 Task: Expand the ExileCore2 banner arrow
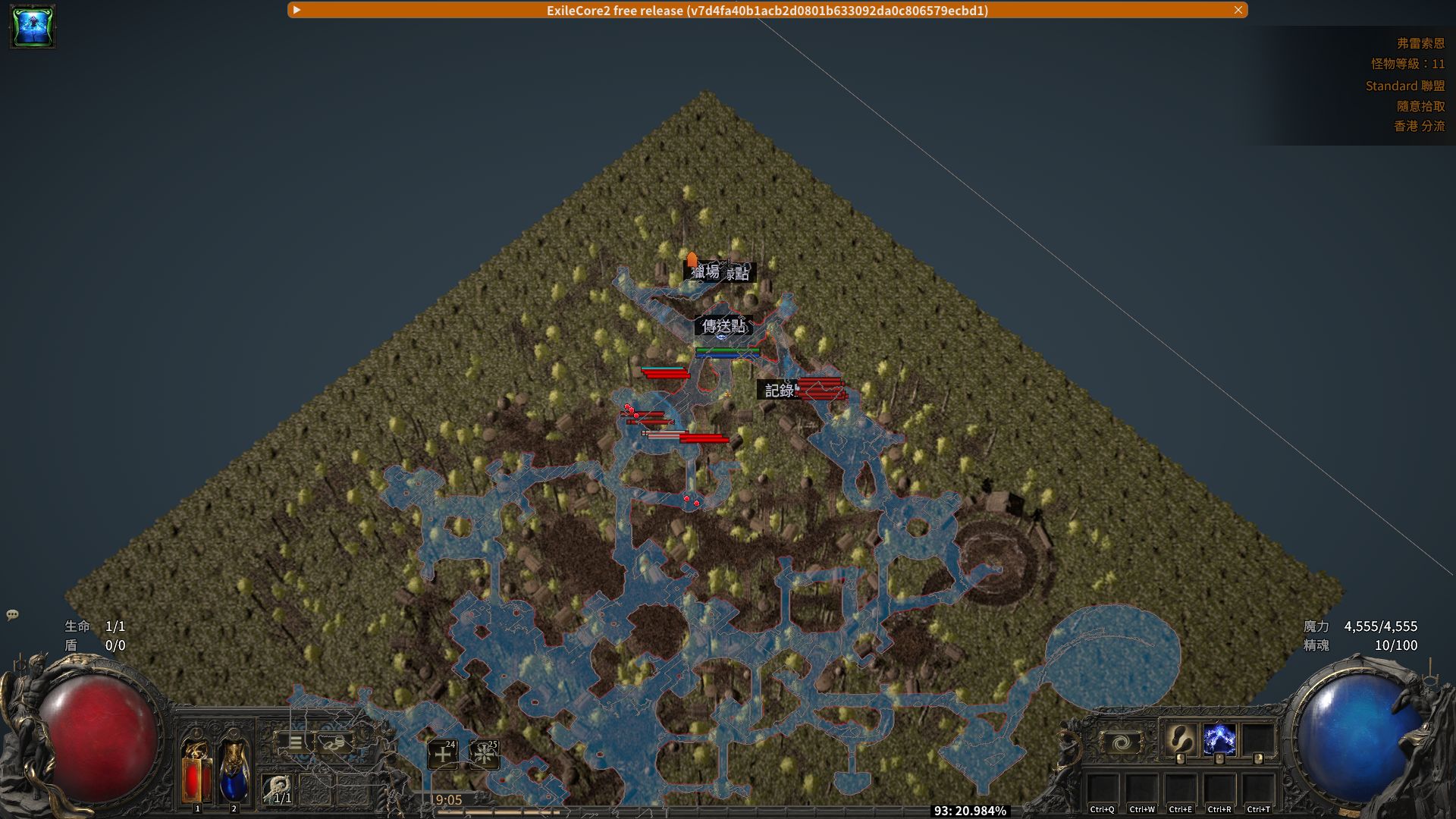(x=297, y=10)
